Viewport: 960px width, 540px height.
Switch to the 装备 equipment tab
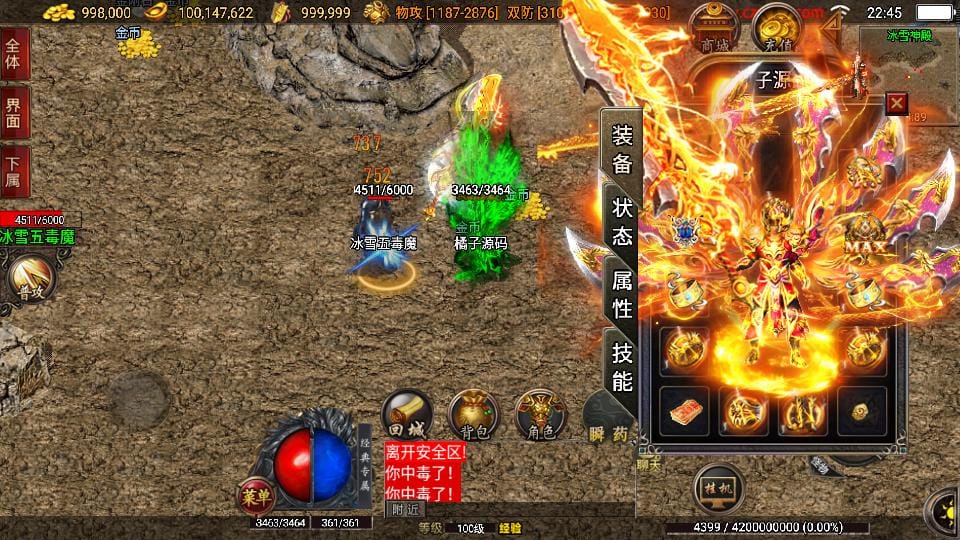621,150
